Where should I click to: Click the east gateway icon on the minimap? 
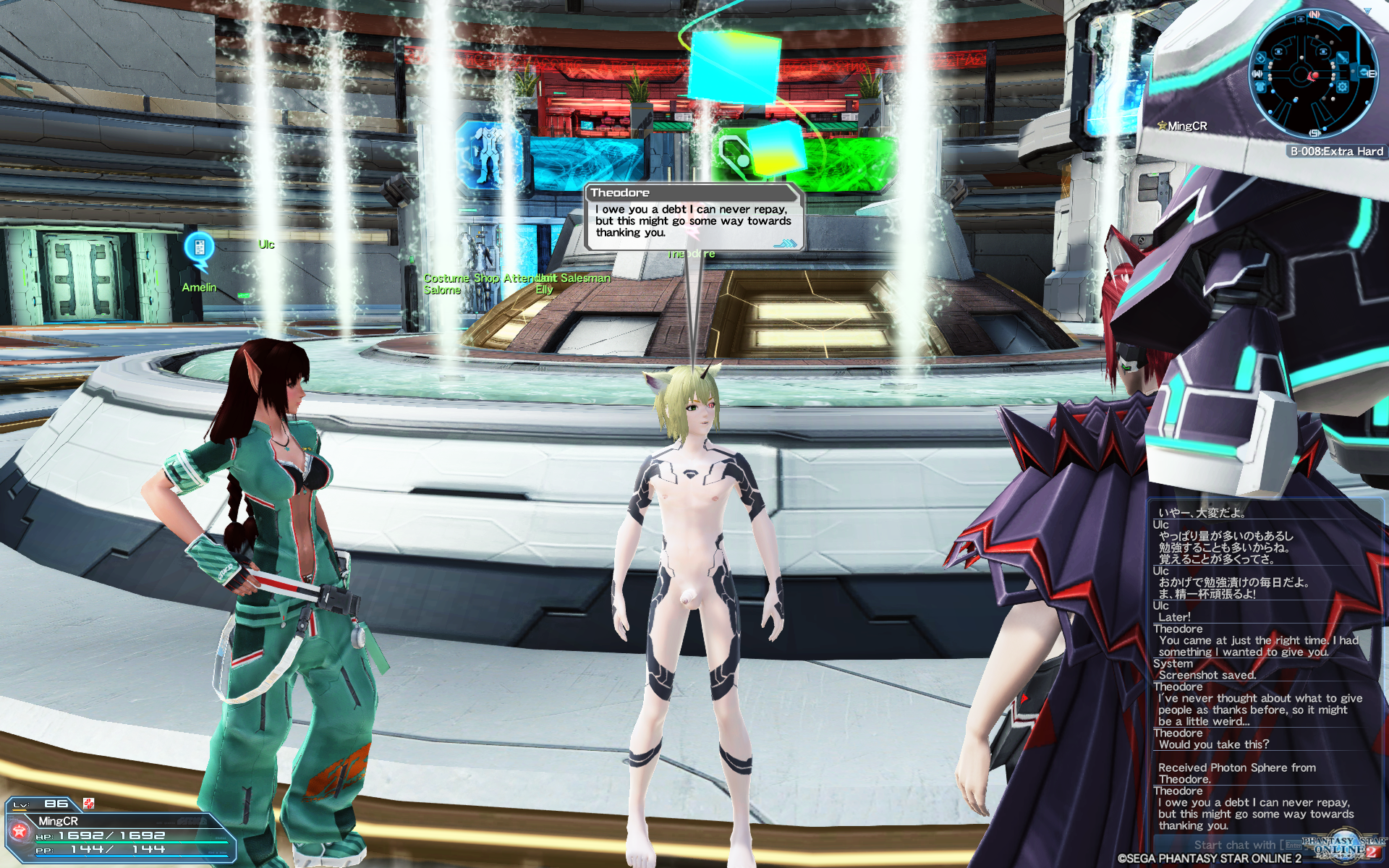pyautogui.click(x=1364, y=72)
